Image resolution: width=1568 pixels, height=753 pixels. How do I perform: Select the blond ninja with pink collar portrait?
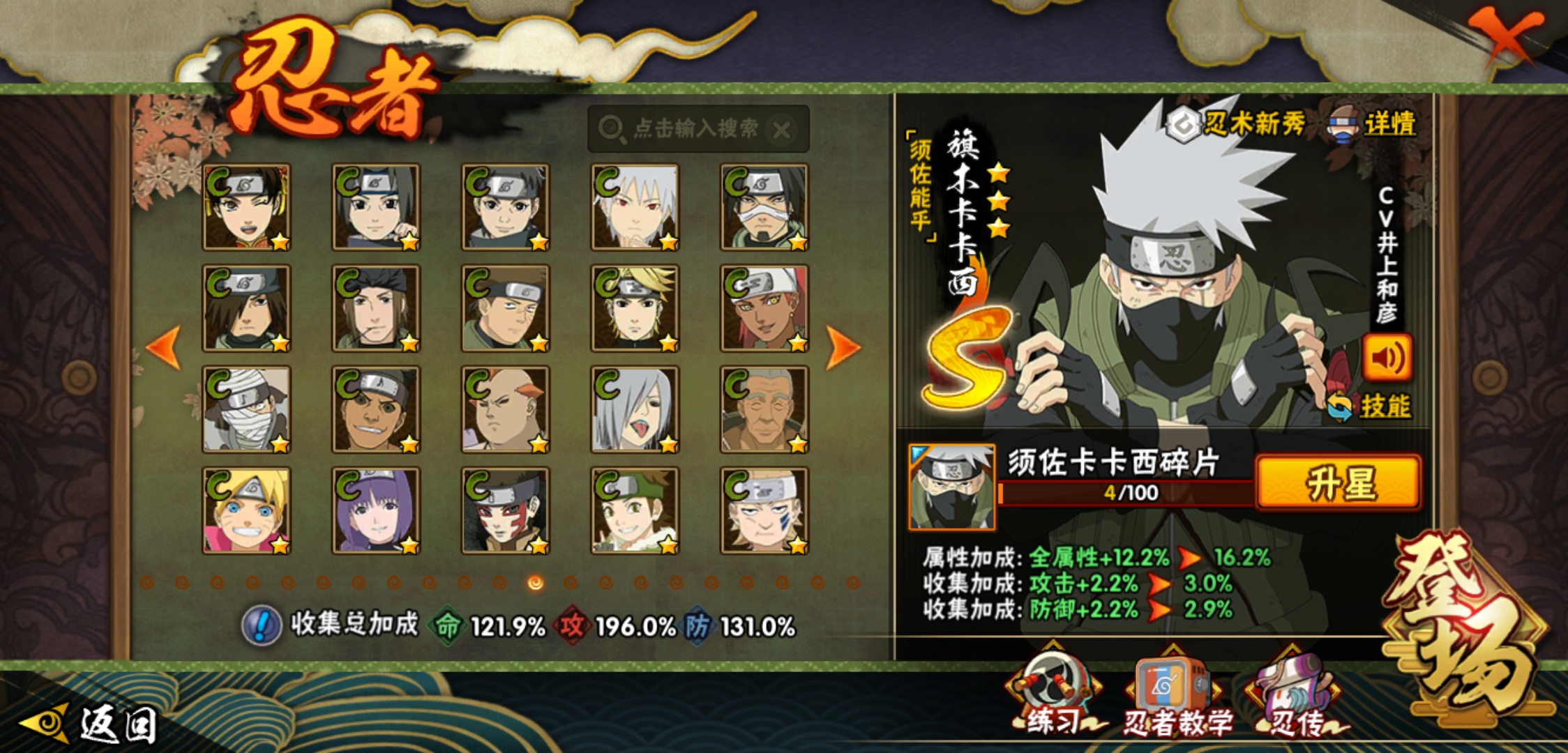point(246,511)
